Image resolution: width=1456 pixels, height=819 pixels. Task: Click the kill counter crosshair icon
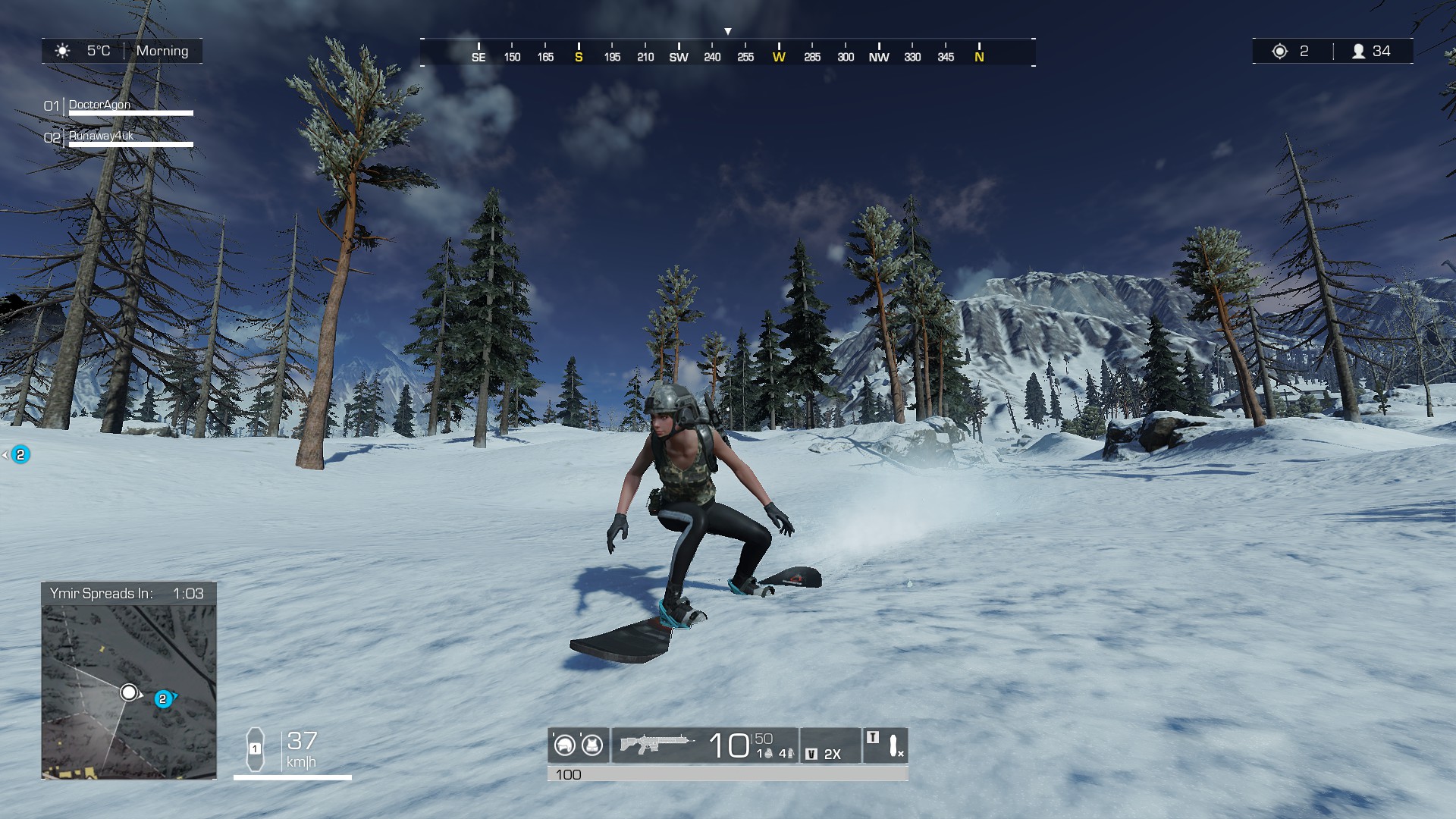(x=1280, y=50)
